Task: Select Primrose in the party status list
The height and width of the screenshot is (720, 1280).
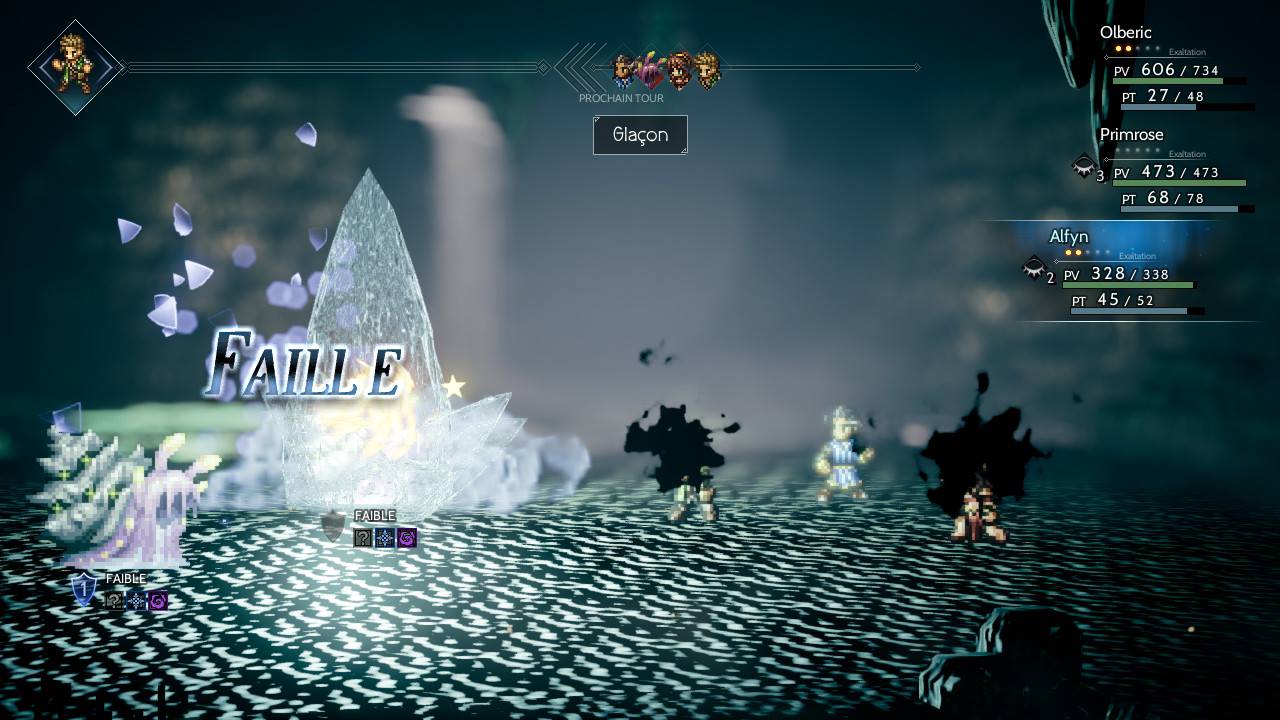Action: [1131, 135]
